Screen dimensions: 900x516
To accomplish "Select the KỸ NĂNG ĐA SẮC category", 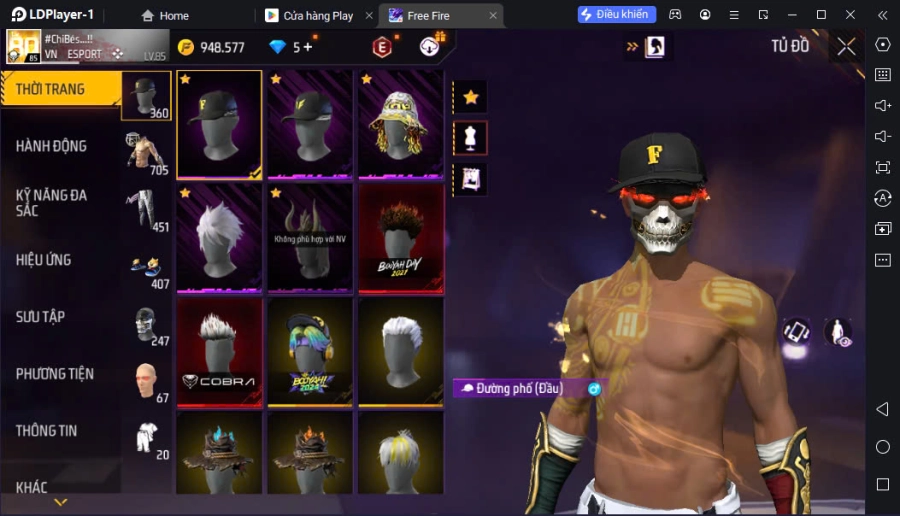I will (60, 202).
